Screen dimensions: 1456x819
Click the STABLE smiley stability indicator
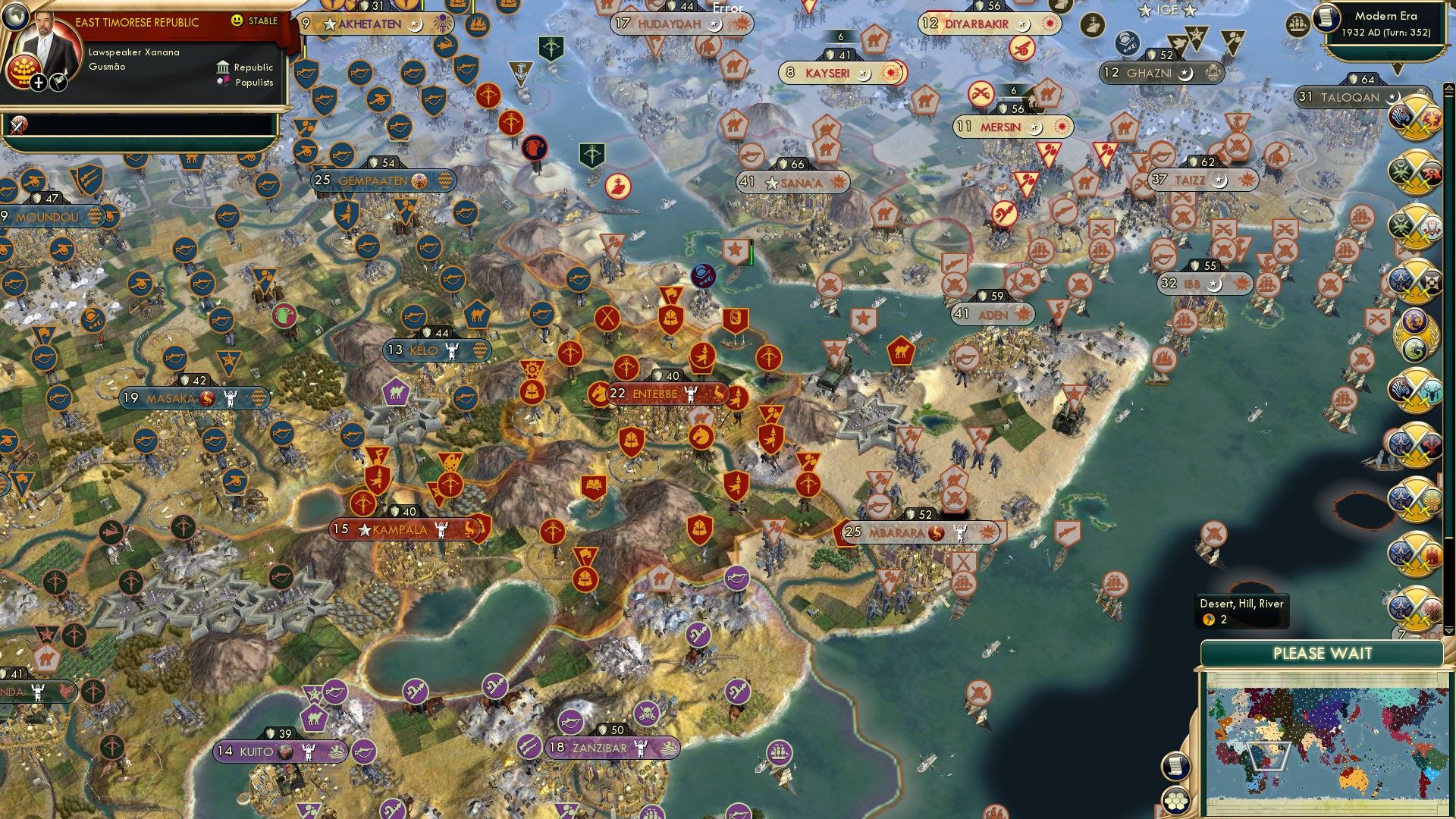pyautogui.click(x=237, y=20)
